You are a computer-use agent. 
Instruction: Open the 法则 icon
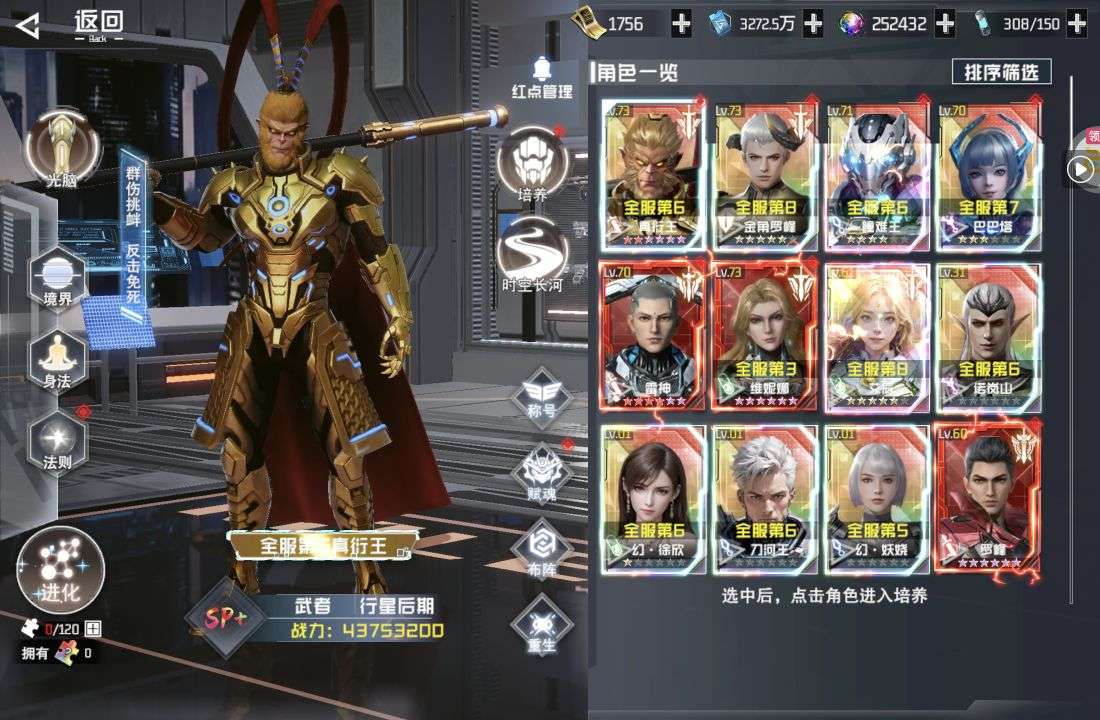(x=58, y=438)
